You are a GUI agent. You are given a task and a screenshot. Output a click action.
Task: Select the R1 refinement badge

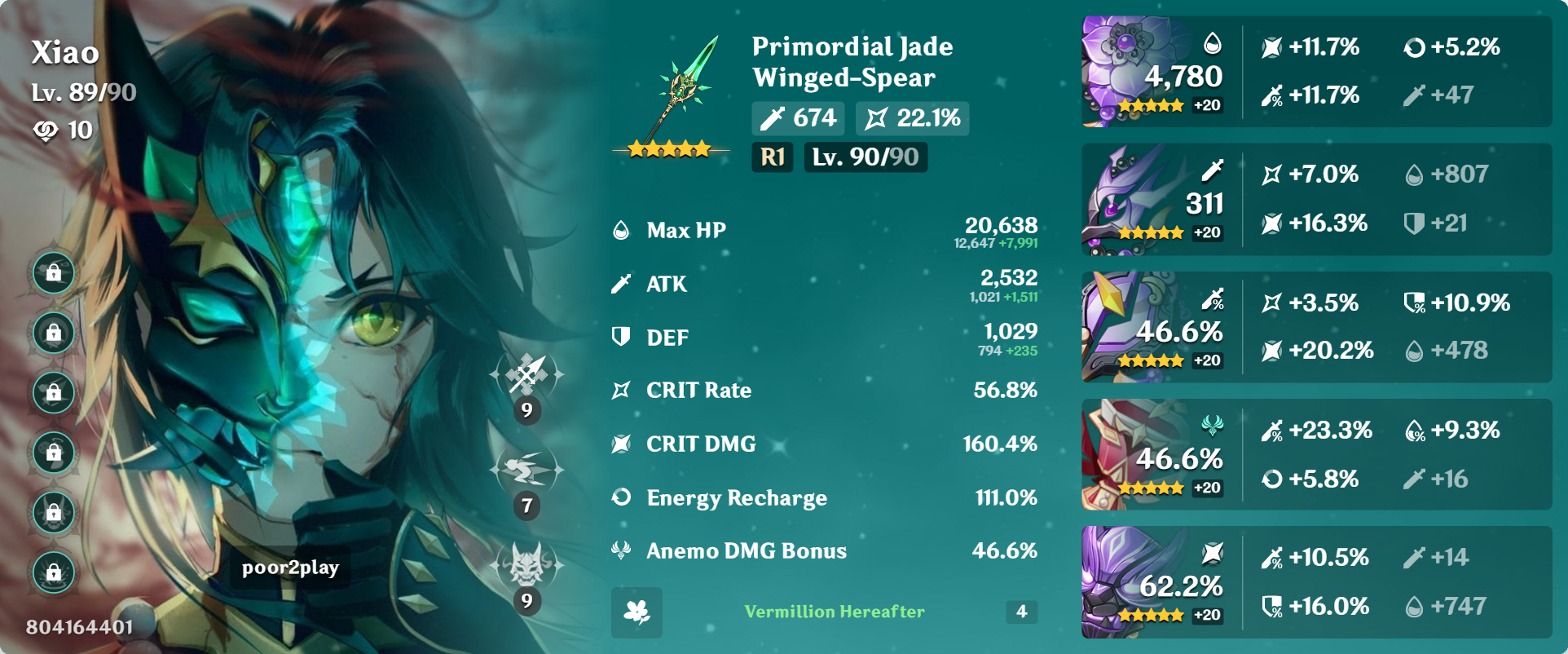(x=772, y=158)
